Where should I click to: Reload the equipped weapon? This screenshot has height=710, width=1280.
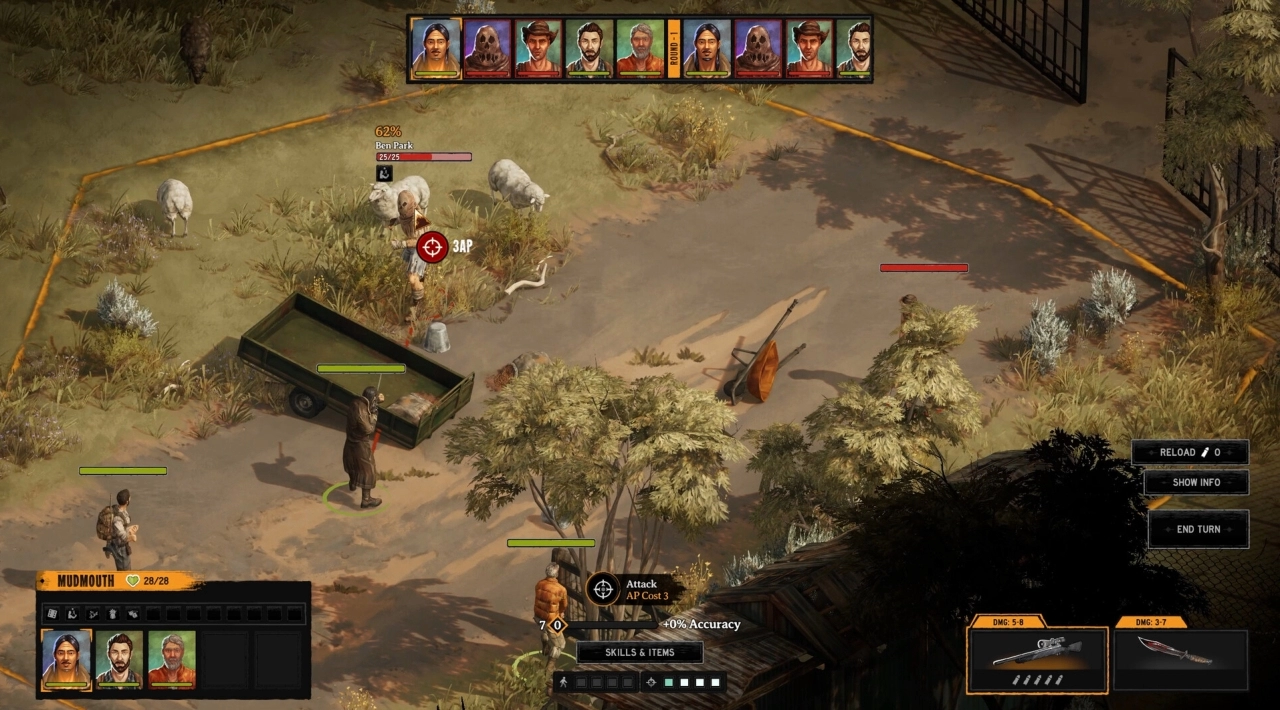pos(1189,452)
